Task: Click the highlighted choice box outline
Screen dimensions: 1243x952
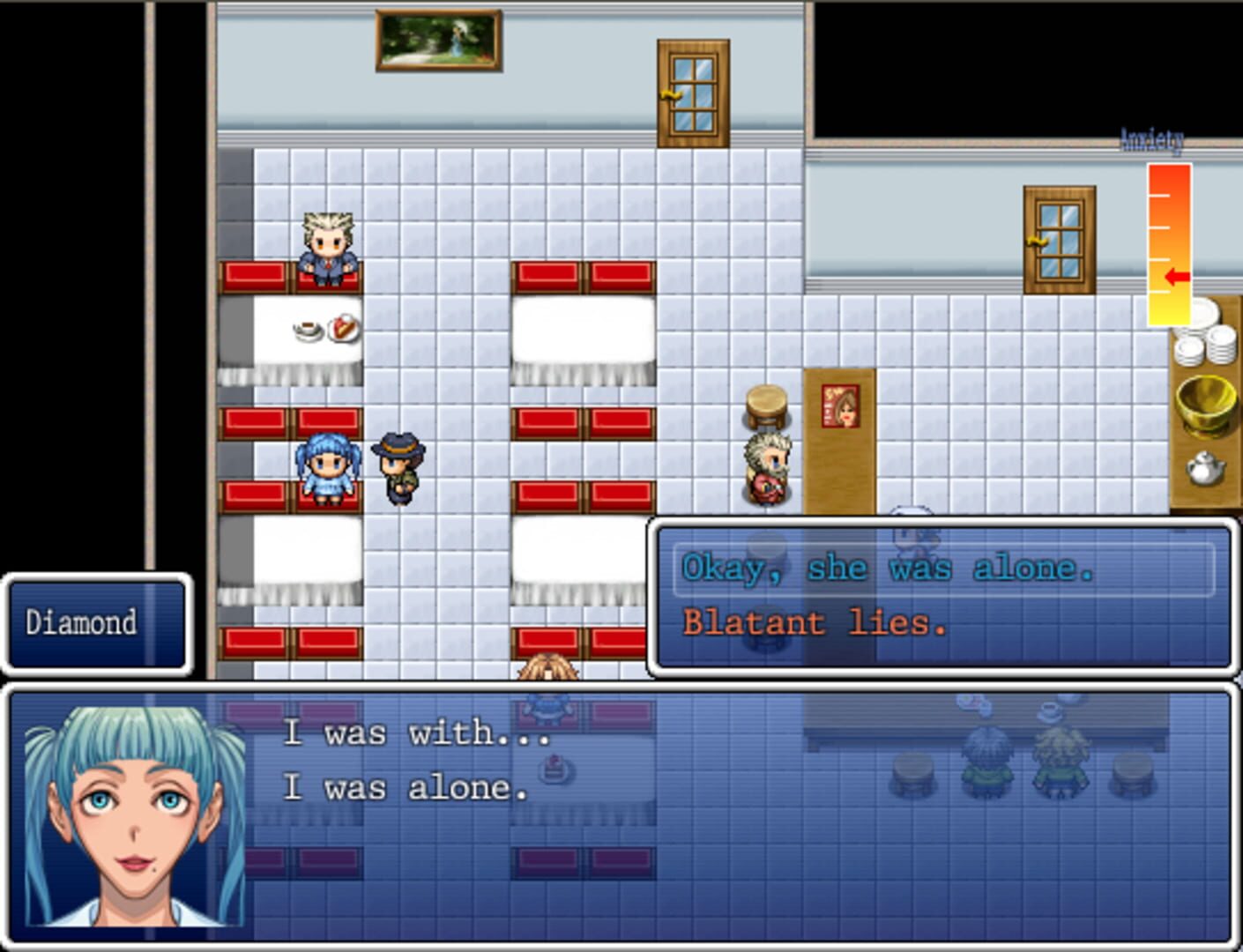Action: [944, 569]
